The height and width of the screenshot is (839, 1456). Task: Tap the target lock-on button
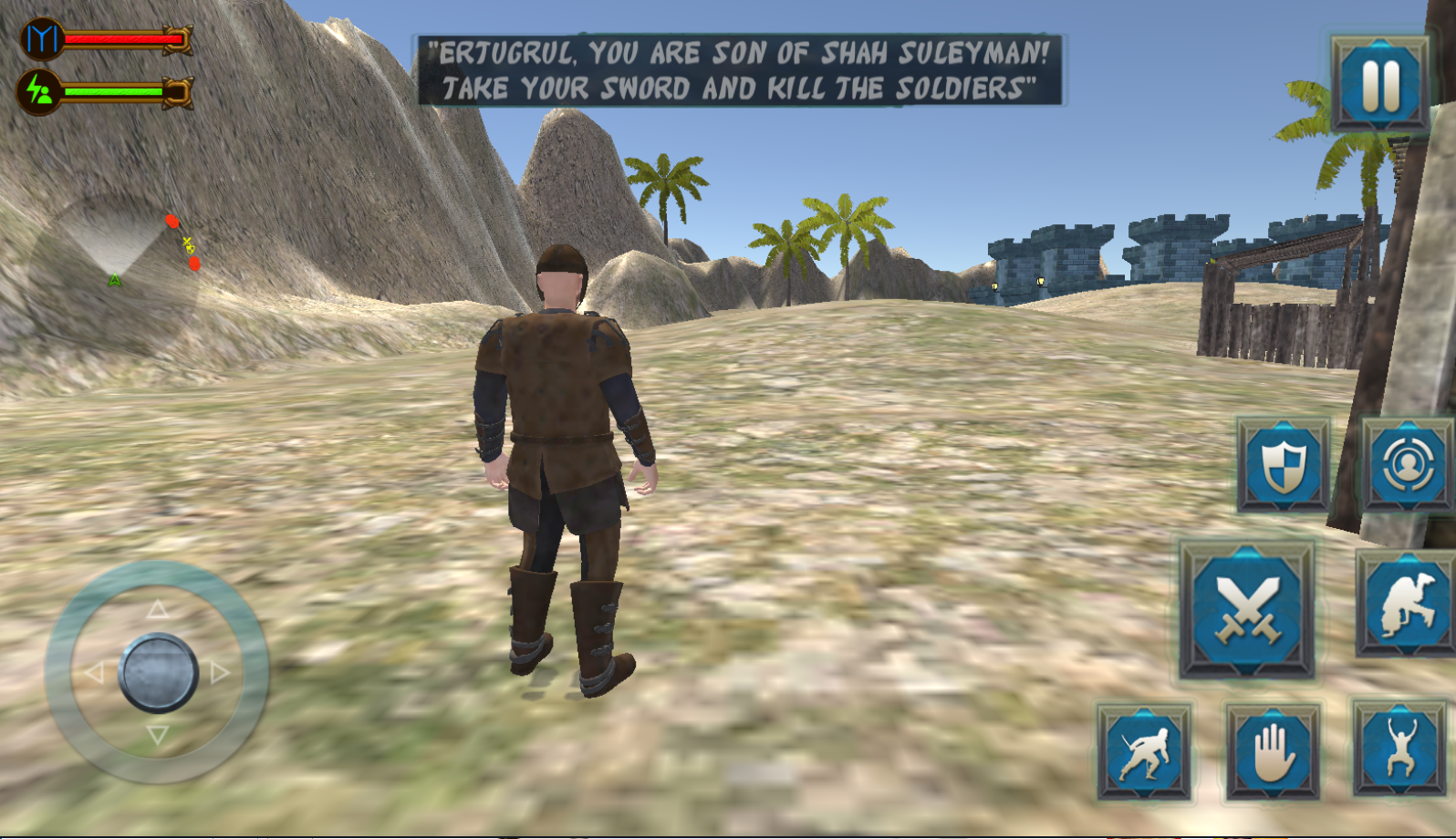1406,465
